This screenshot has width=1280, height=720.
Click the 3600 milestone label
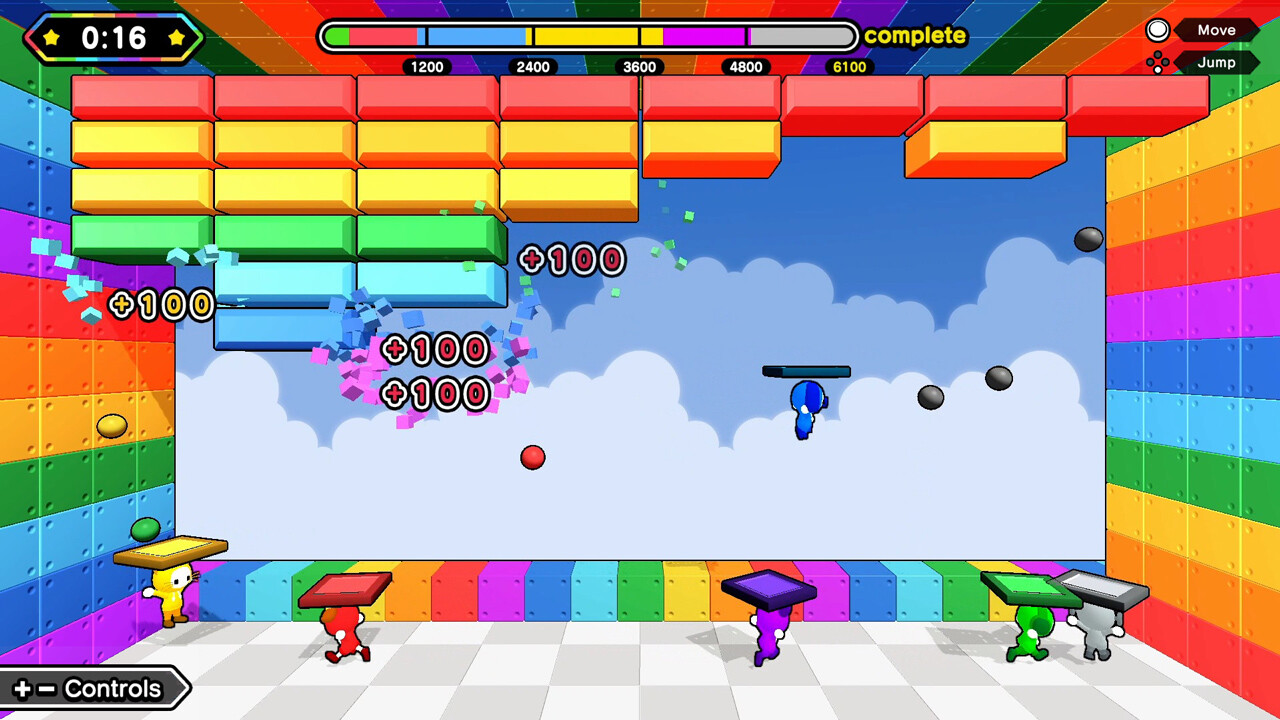640,67
